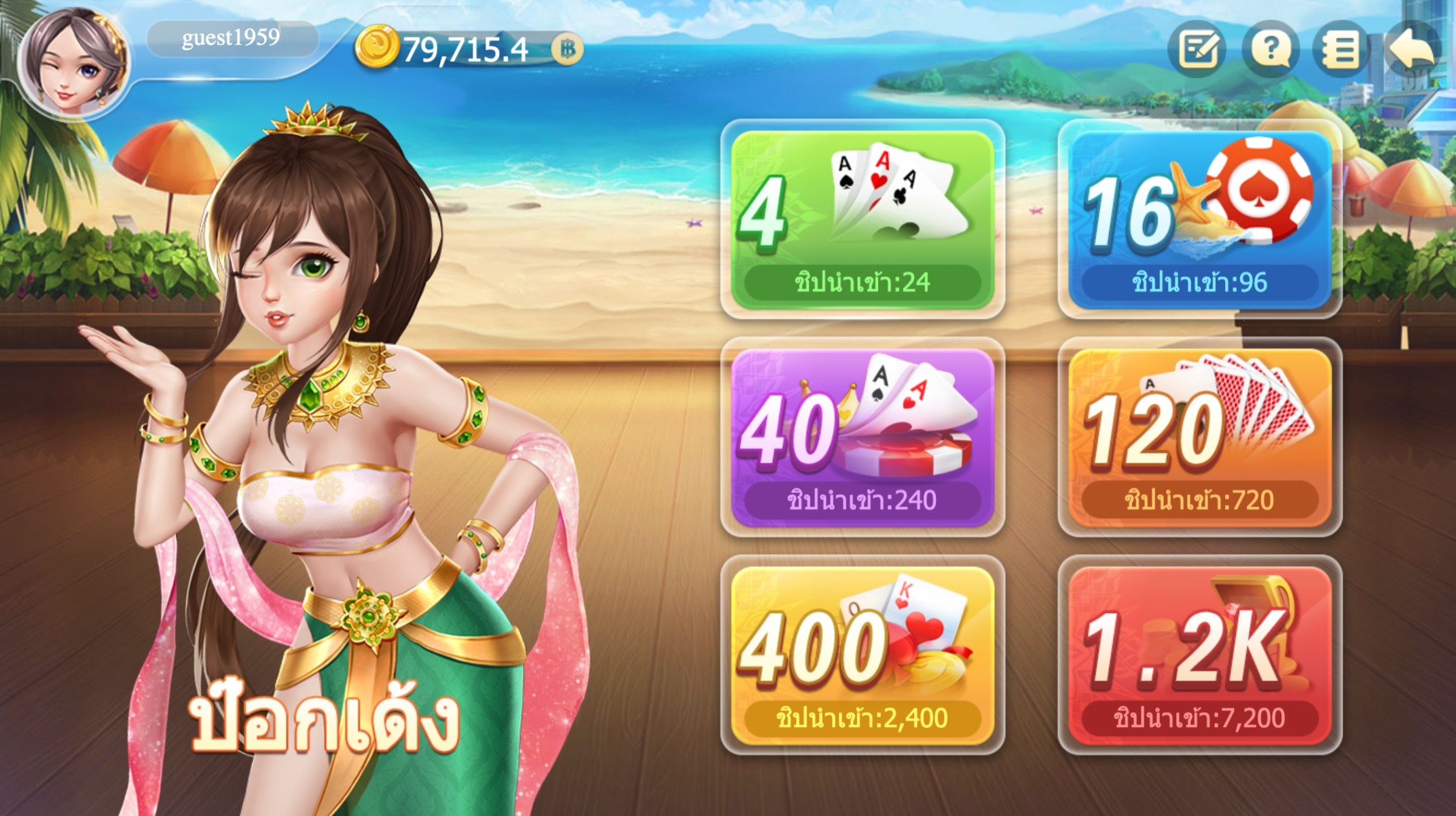Show help with the question mark
1456x816 pixels.
(1270, 50)
